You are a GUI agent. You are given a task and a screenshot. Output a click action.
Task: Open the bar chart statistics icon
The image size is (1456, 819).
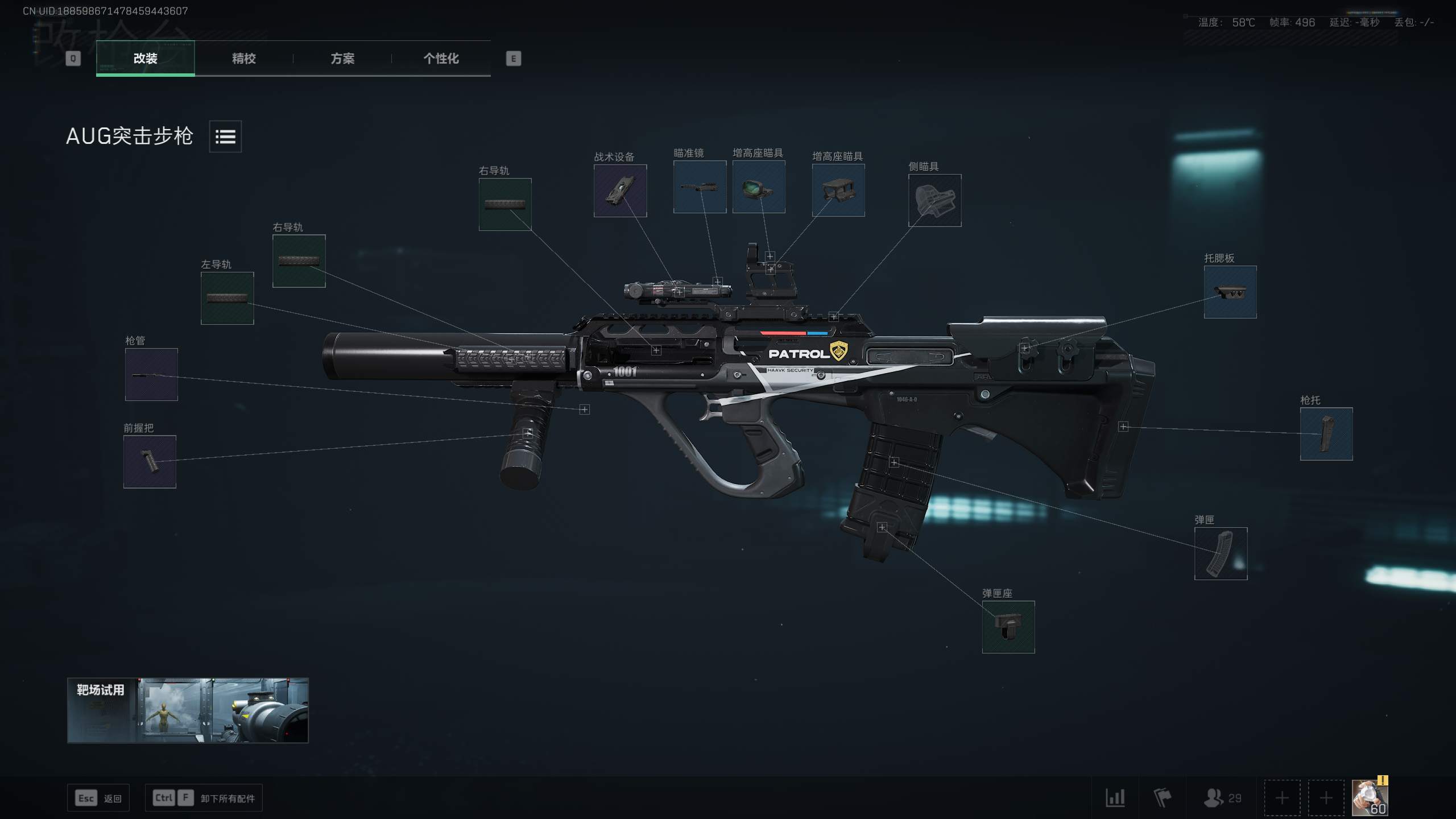pyautogui.click(x=1115, y=797)
